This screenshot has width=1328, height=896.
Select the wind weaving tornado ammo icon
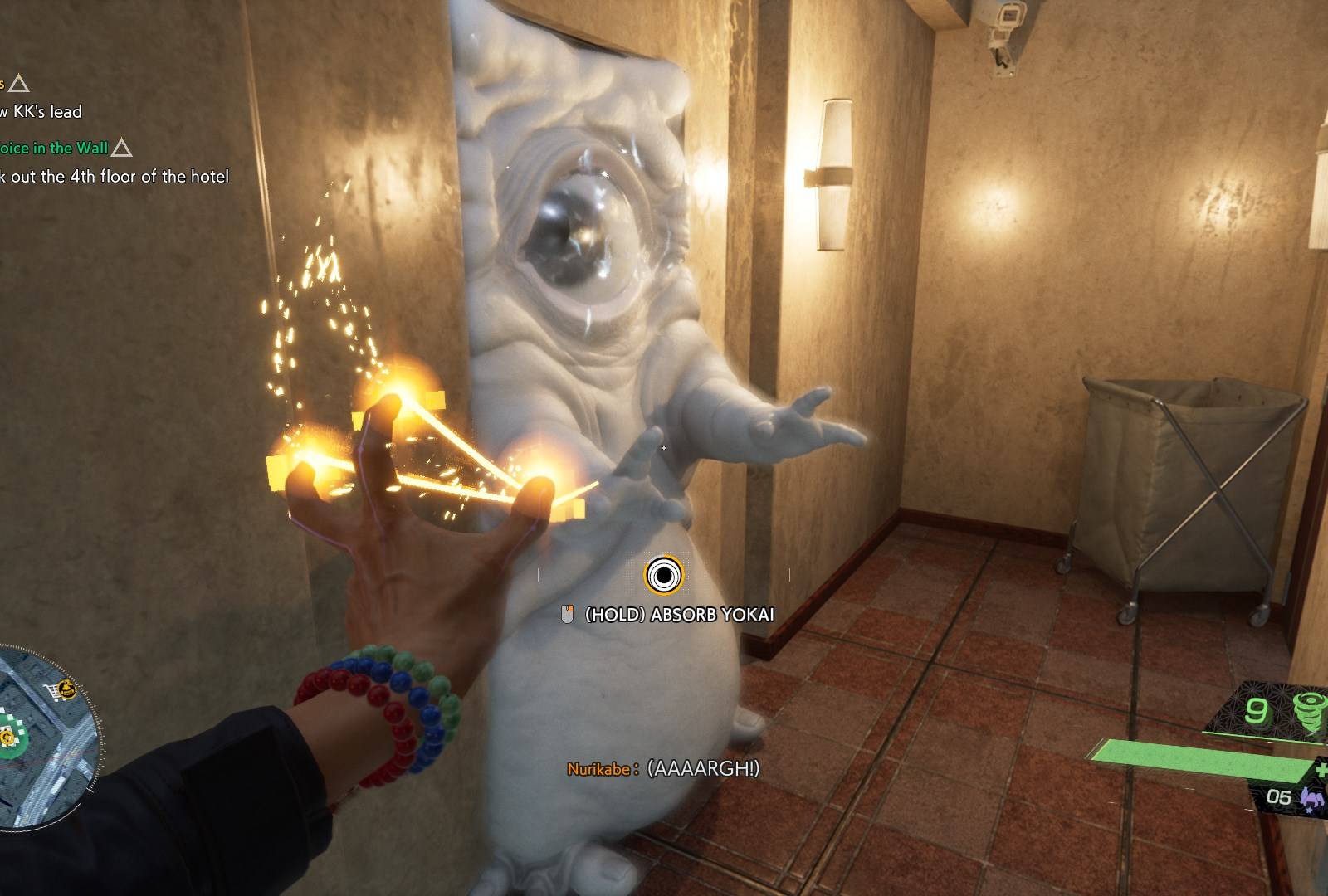(x=1309, y=709)
